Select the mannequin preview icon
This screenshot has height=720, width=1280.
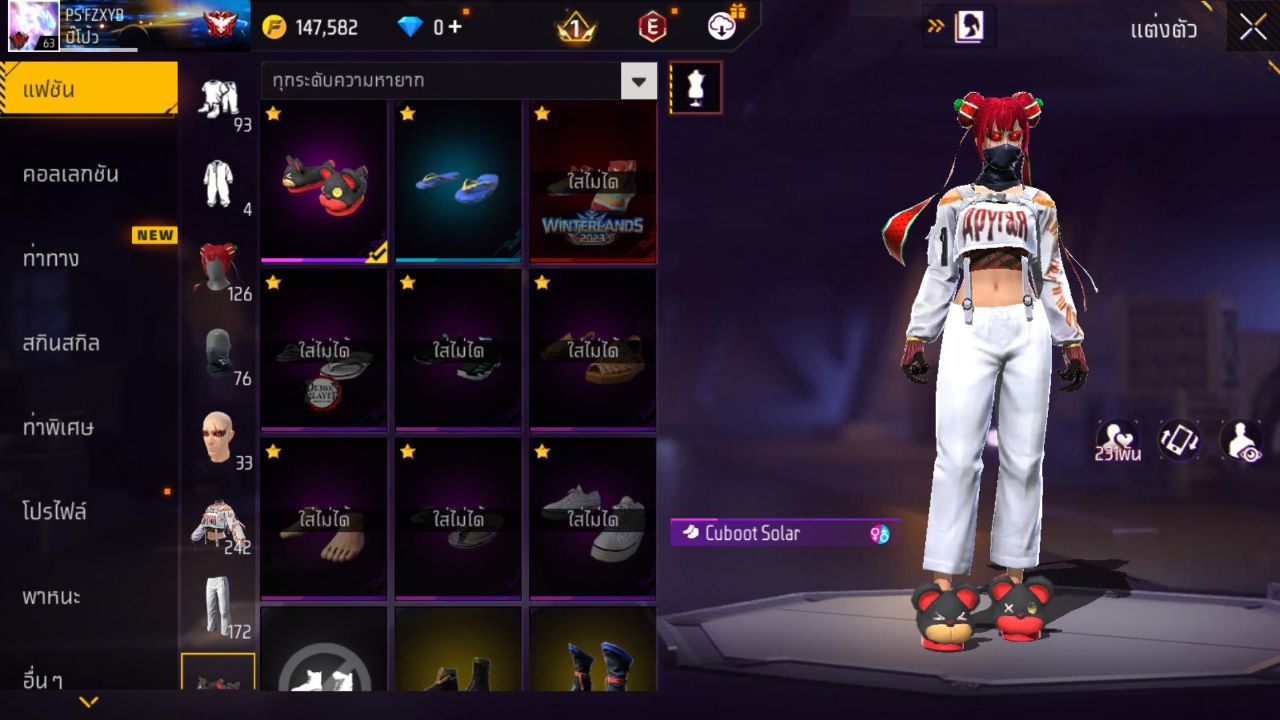(x=695, y=86)
